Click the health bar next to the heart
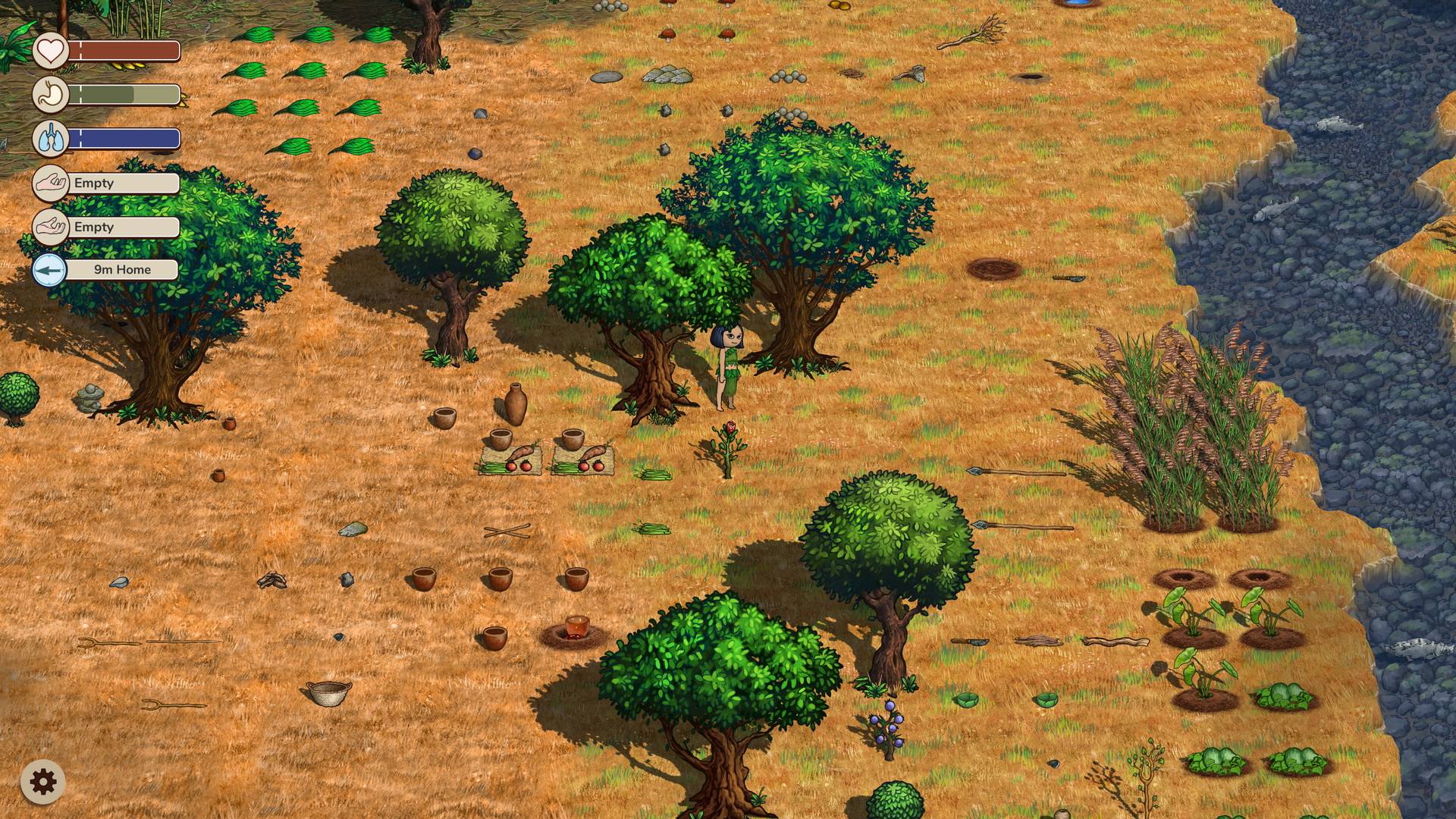 point(127,52)
